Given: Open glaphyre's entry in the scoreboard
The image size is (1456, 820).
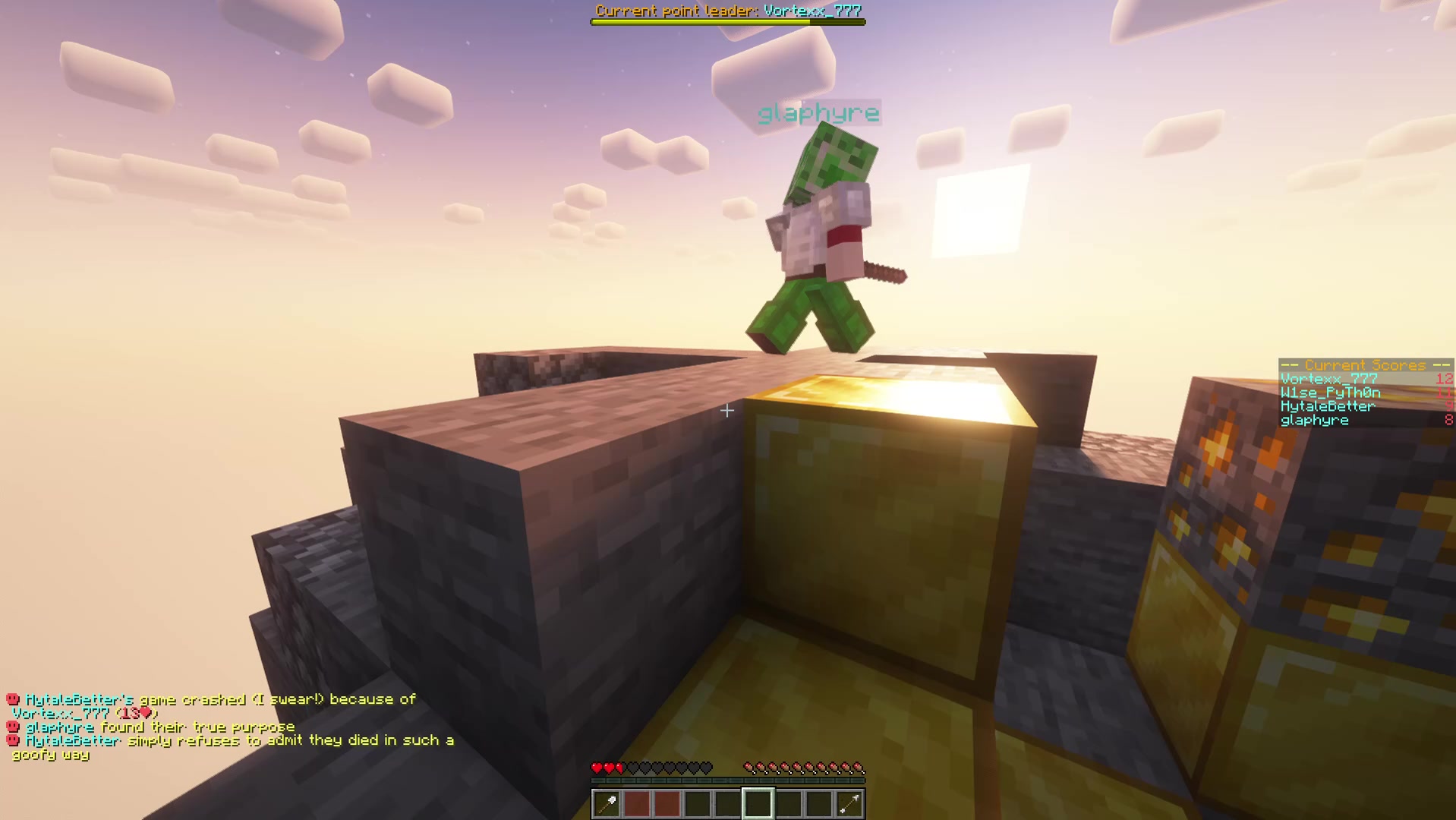Looking at the screenshot, I should coord(1315,420).
